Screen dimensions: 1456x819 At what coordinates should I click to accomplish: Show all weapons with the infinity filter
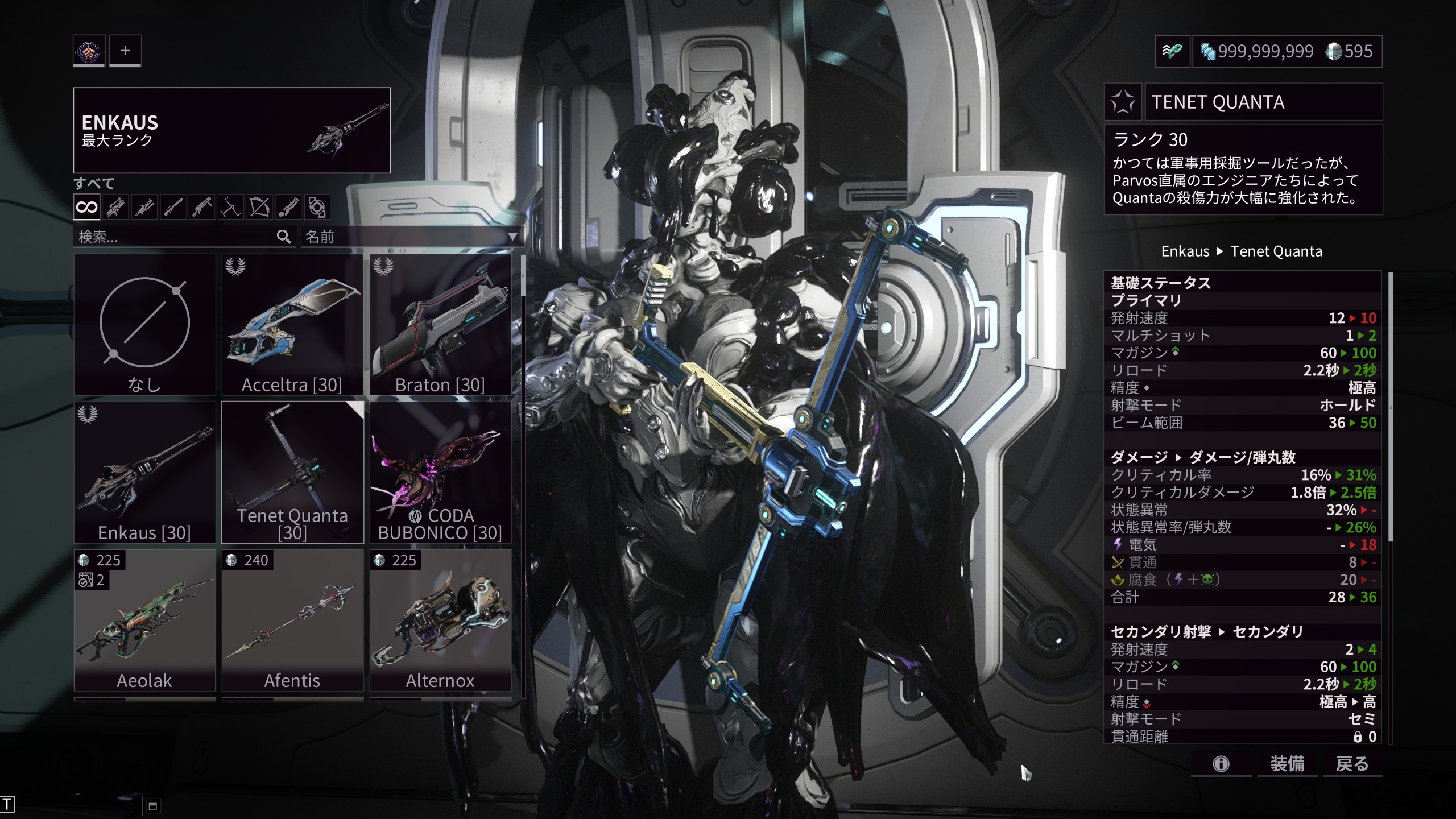pyautogui.click(x=86, y=207)
